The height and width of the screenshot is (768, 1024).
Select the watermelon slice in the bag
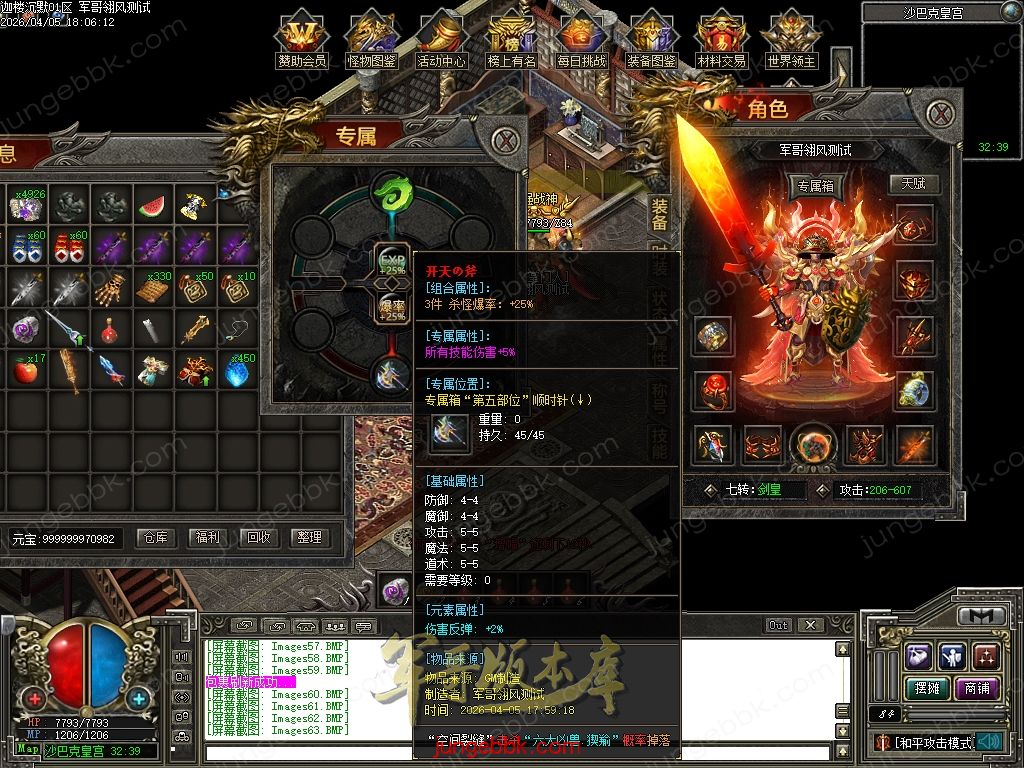(152, 207)
